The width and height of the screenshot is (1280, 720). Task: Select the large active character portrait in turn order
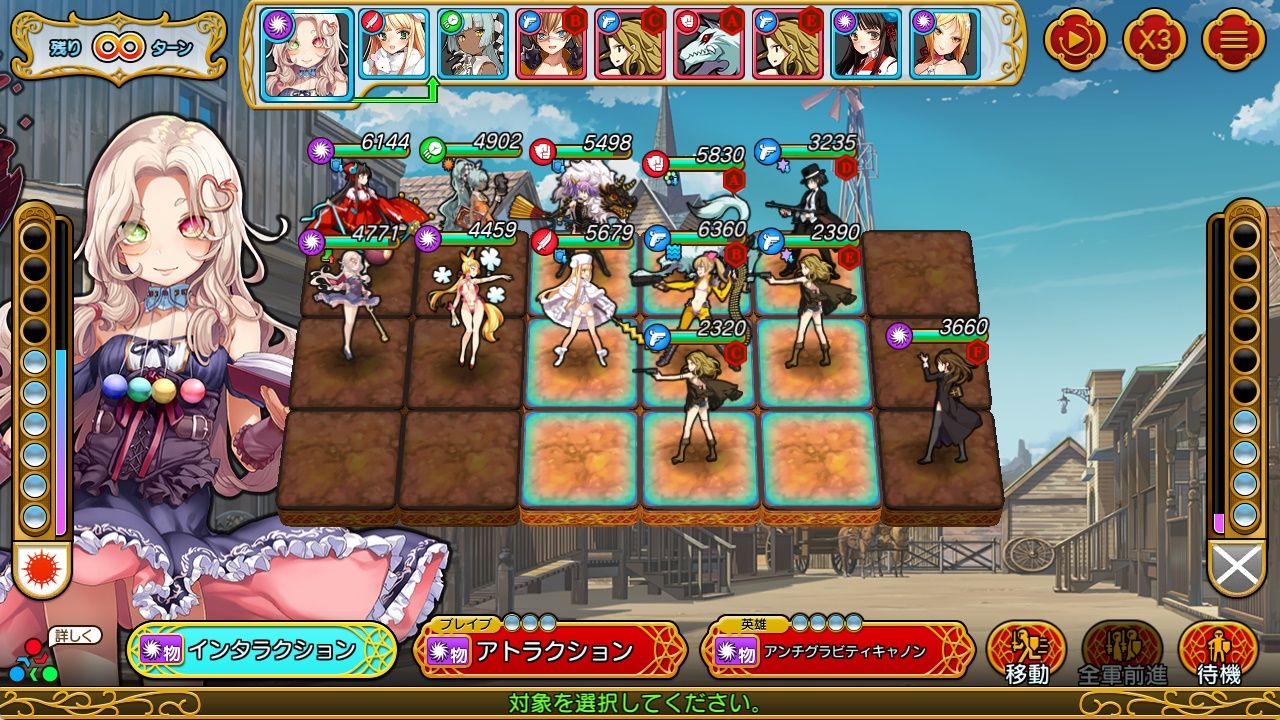[x=308, y=53]
